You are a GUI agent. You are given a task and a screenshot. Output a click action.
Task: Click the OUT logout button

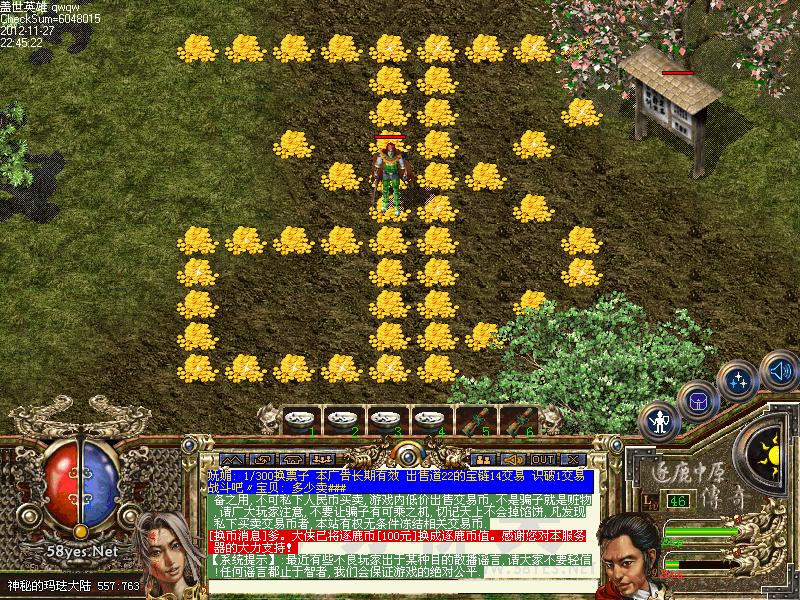coord(543,460)
